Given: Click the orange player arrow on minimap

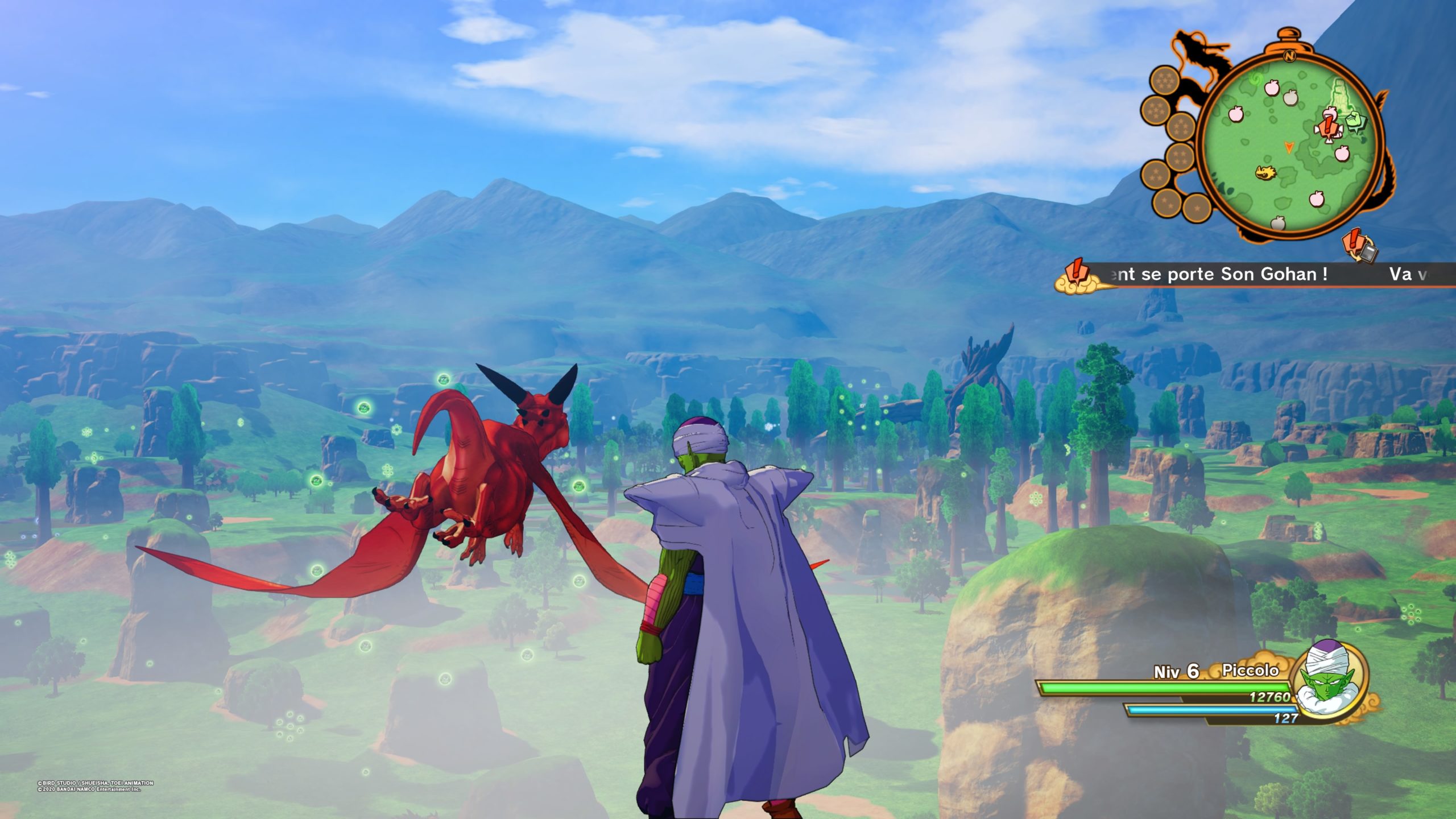Looking at the screenshot, I should click(x=1288, y=148).
